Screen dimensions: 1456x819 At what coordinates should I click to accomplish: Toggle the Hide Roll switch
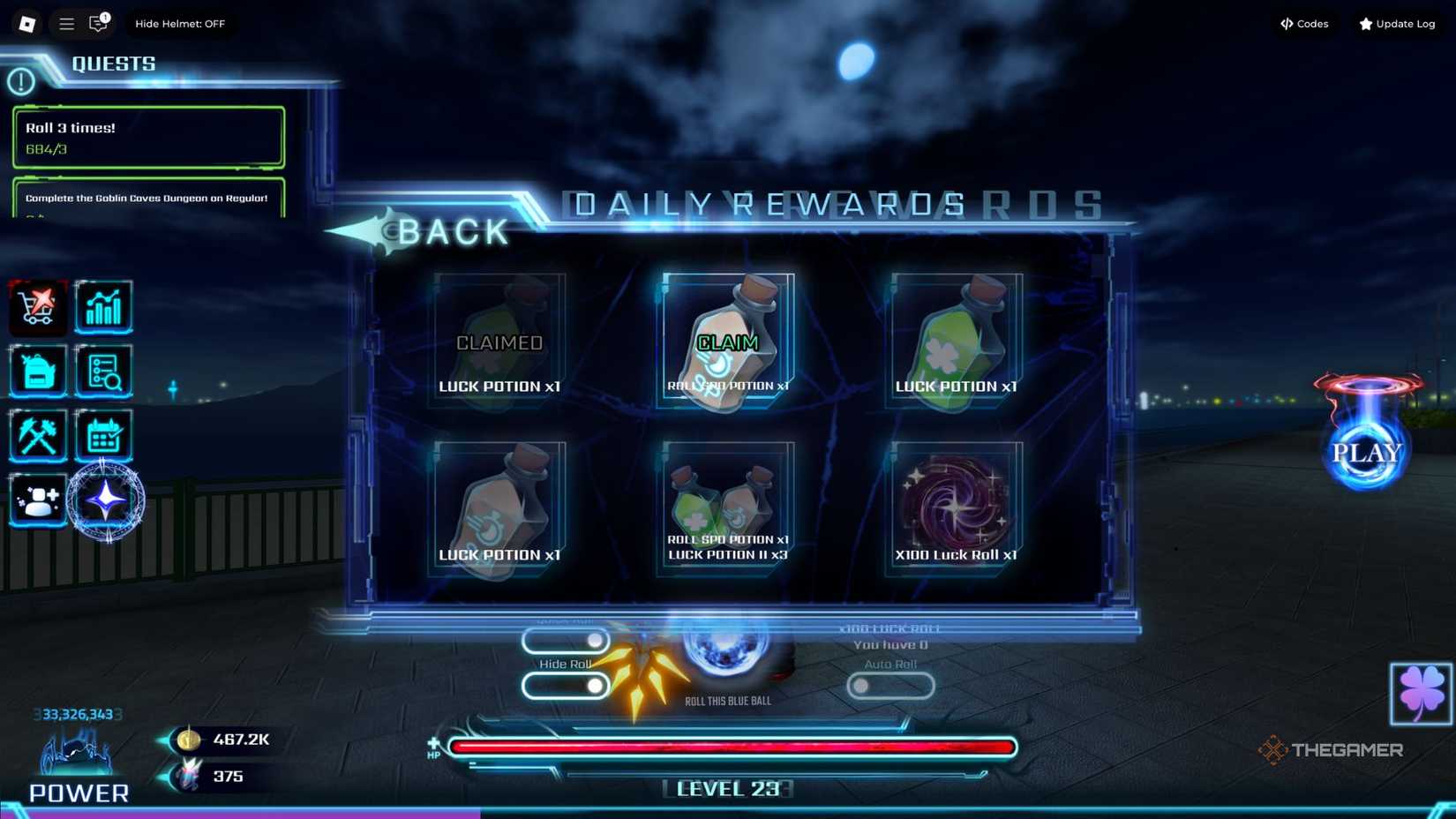565,685
